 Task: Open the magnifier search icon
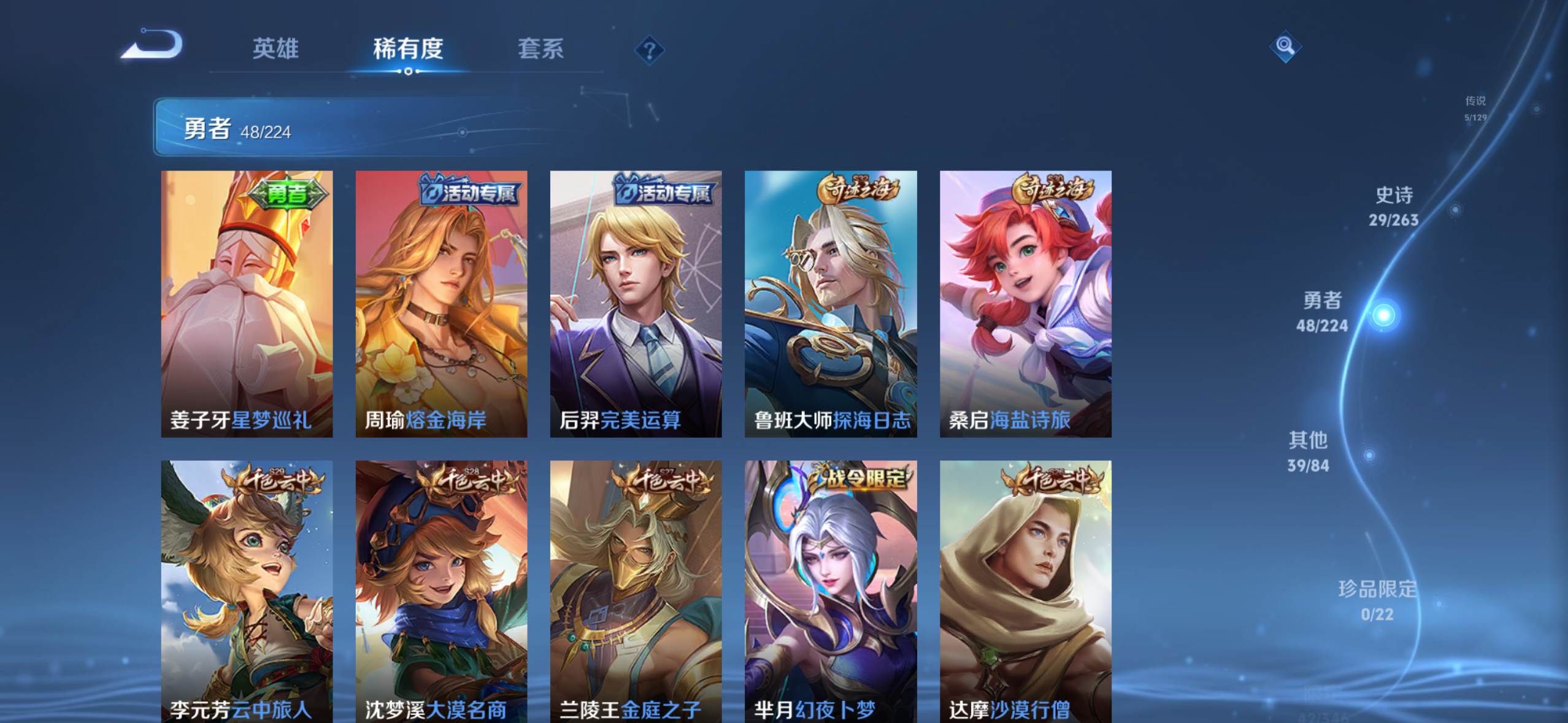(x=1285, y=46)
